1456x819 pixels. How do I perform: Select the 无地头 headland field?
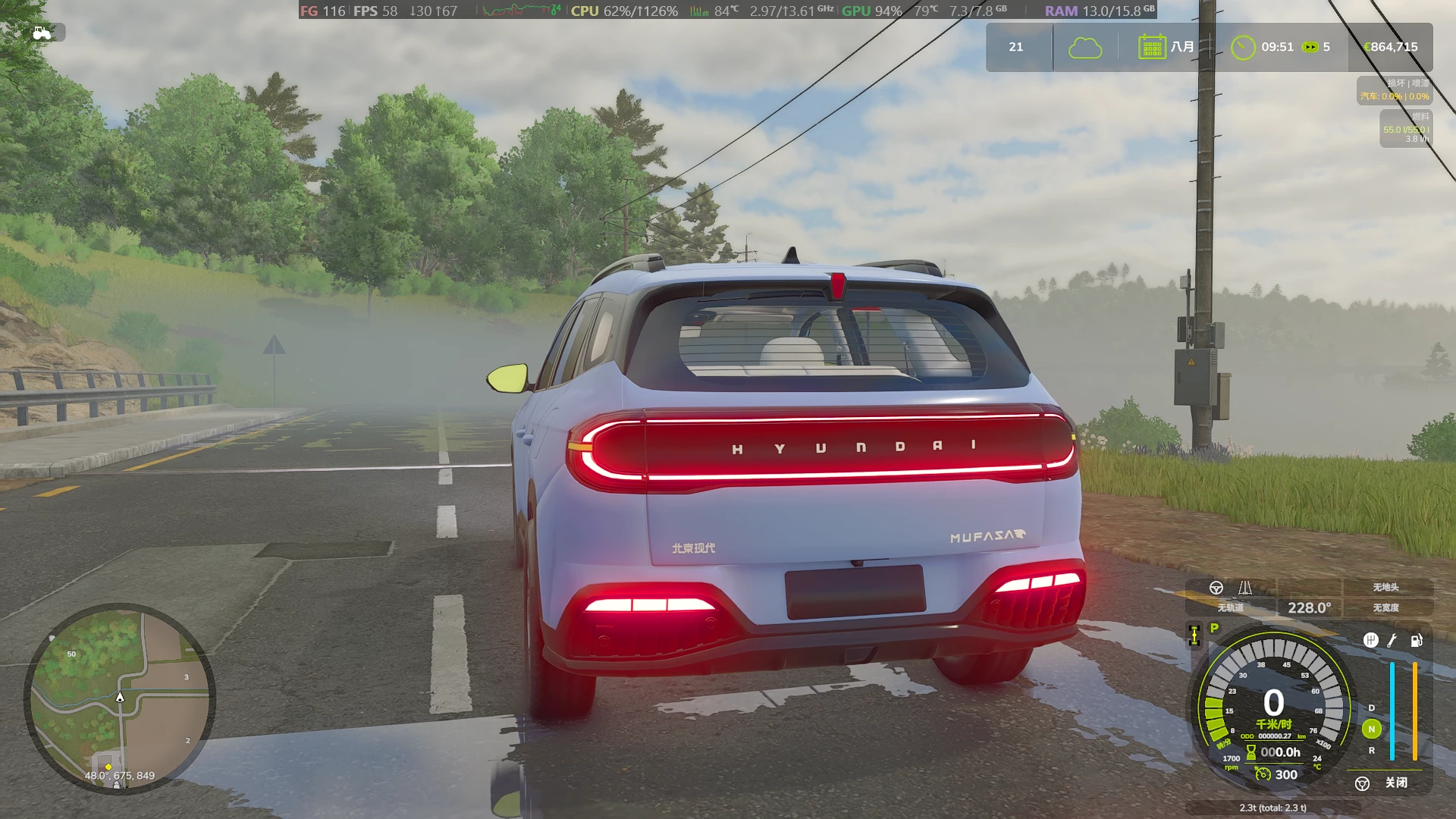pos(1385,587)
